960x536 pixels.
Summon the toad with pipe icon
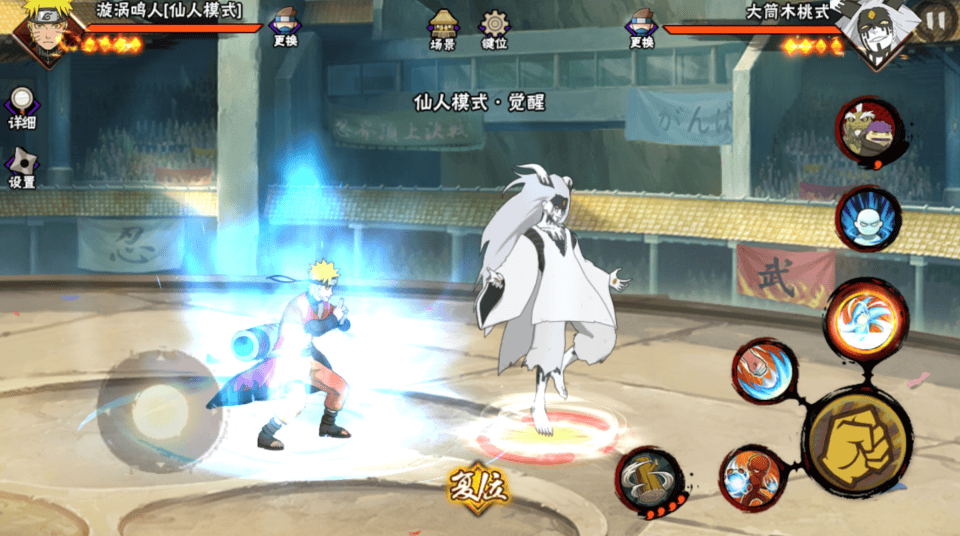(864, 128)
